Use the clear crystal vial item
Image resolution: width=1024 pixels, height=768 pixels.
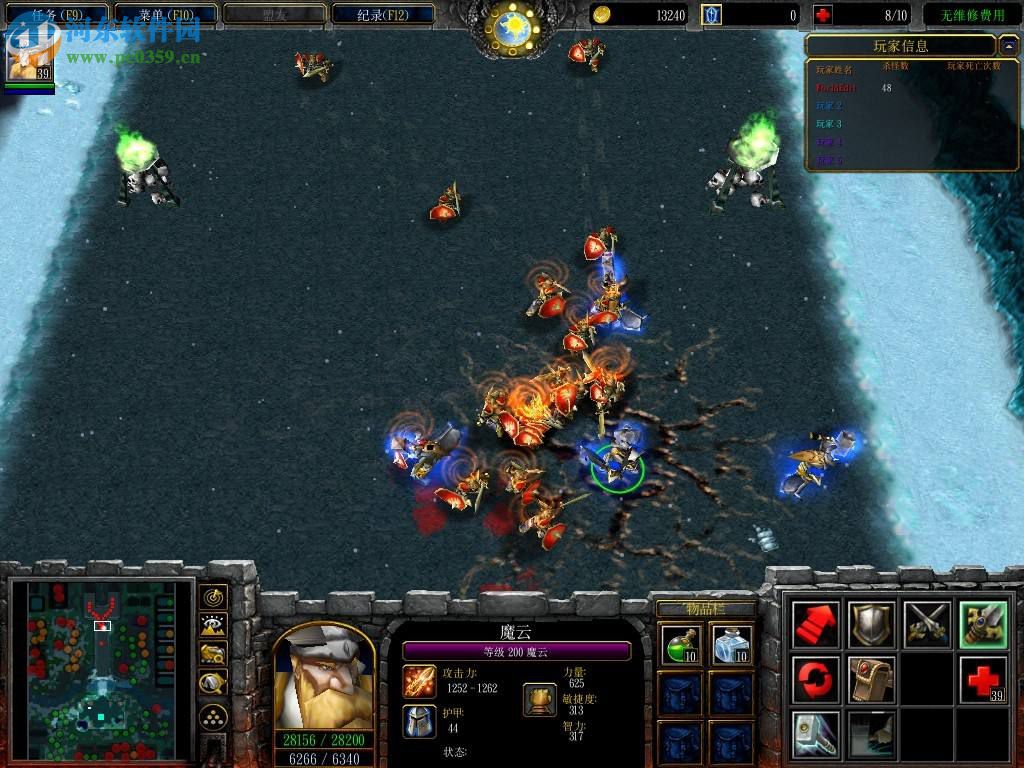[732, 644]
